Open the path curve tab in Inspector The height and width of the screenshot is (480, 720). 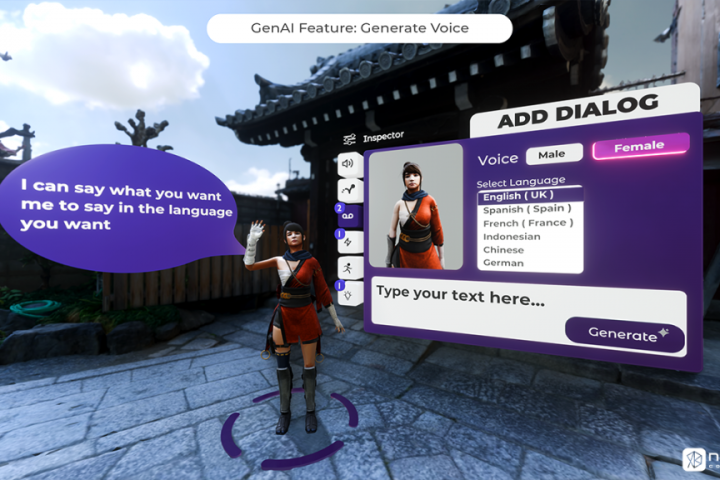coord(347,189)
